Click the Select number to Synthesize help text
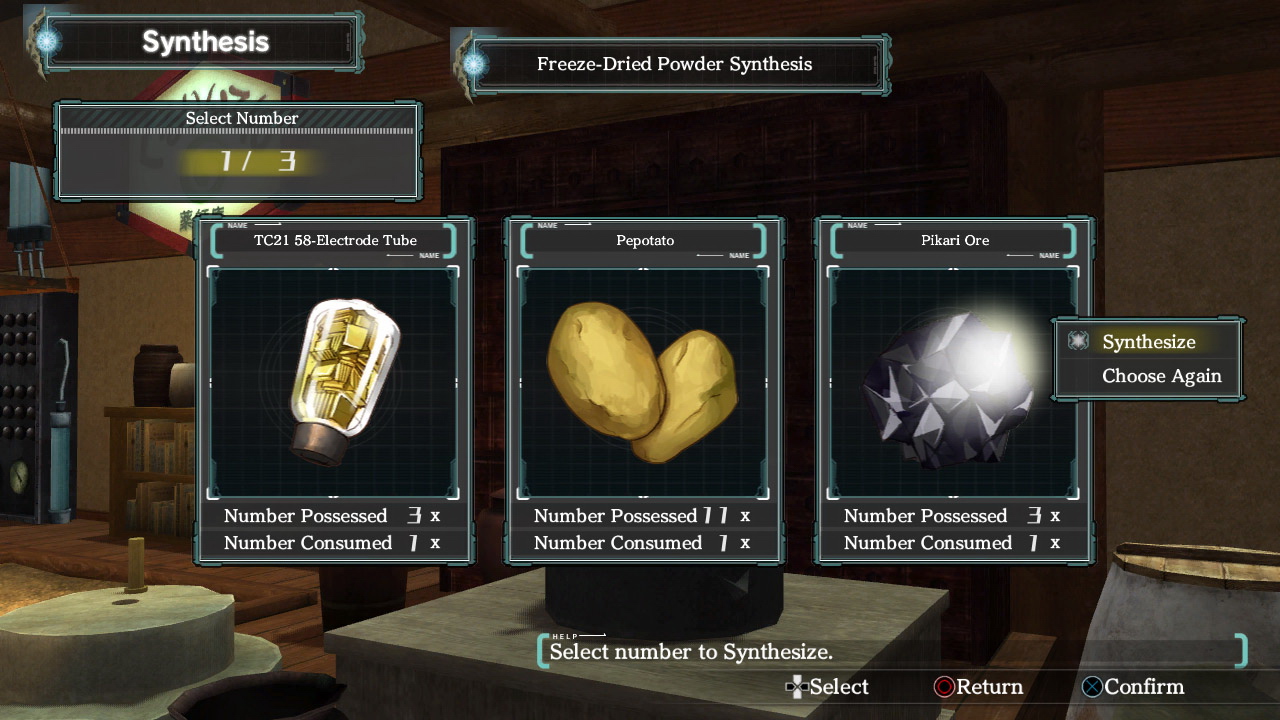This screenshot has width=1280, height=720. click(x=690, y=651)
